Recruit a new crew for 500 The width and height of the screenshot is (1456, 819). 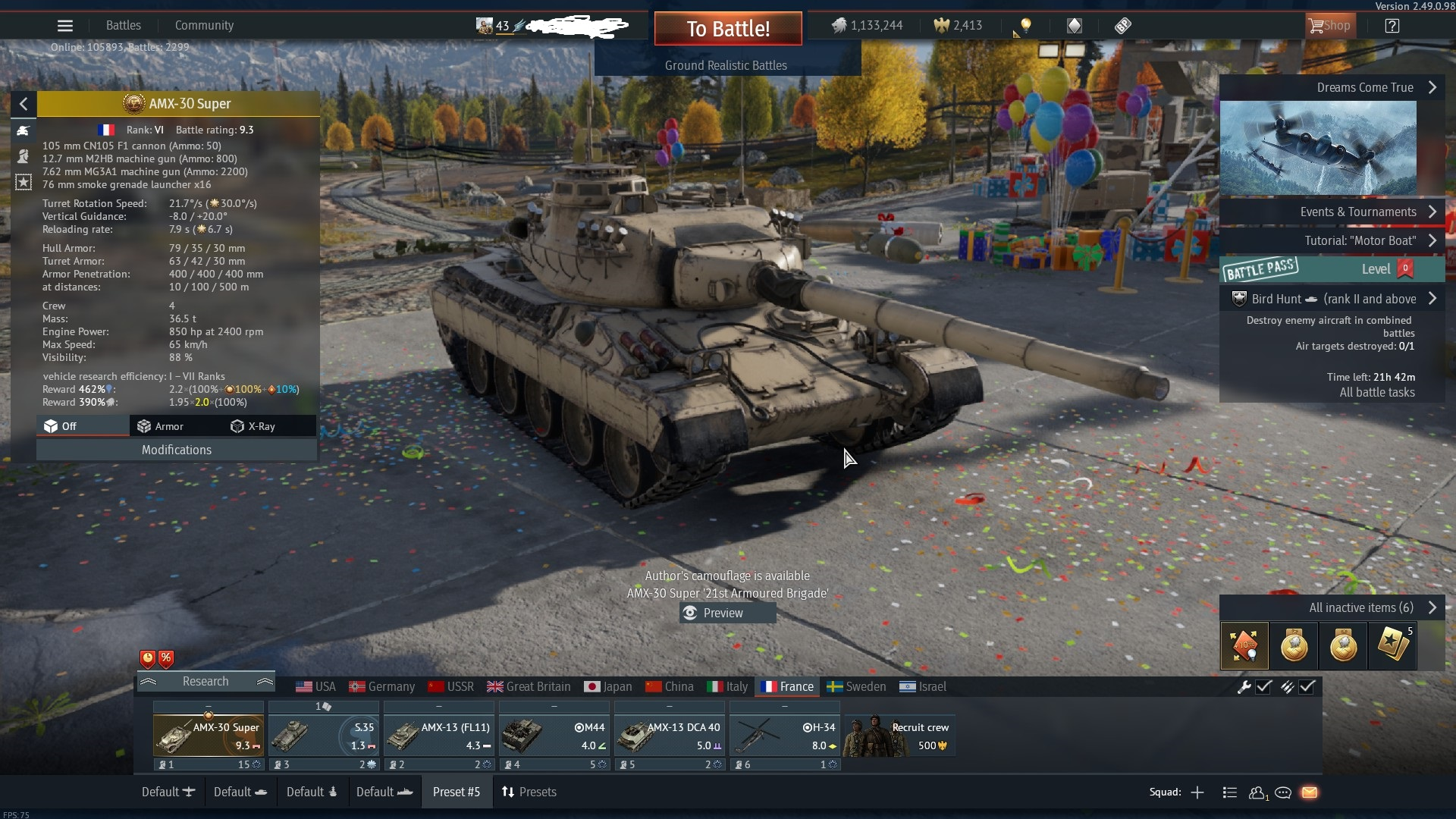[x=899, y=735]
